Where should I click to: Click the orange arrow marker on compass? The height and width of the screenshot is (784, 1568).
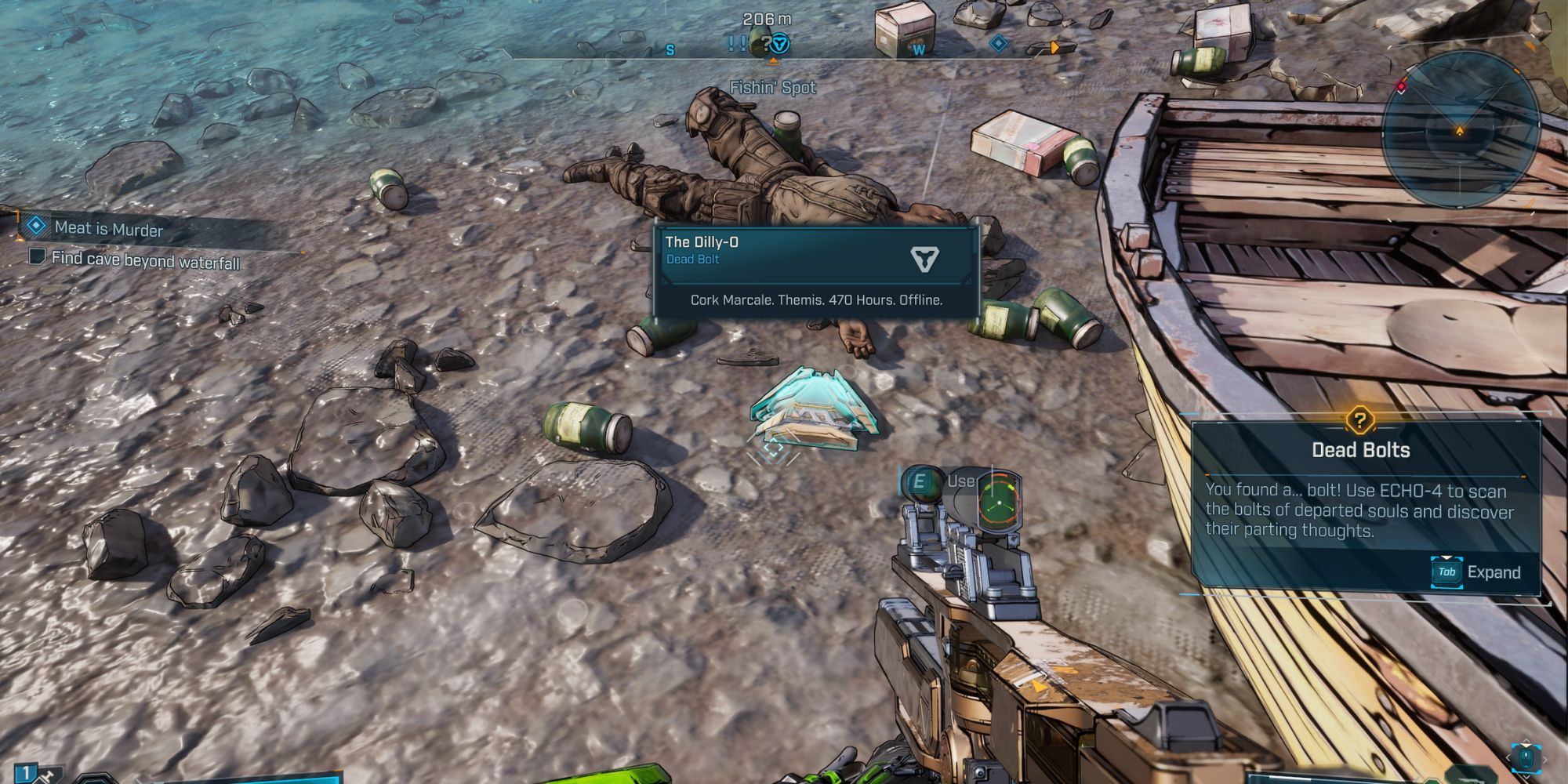pyautogui.click(x=1055, y=48)
